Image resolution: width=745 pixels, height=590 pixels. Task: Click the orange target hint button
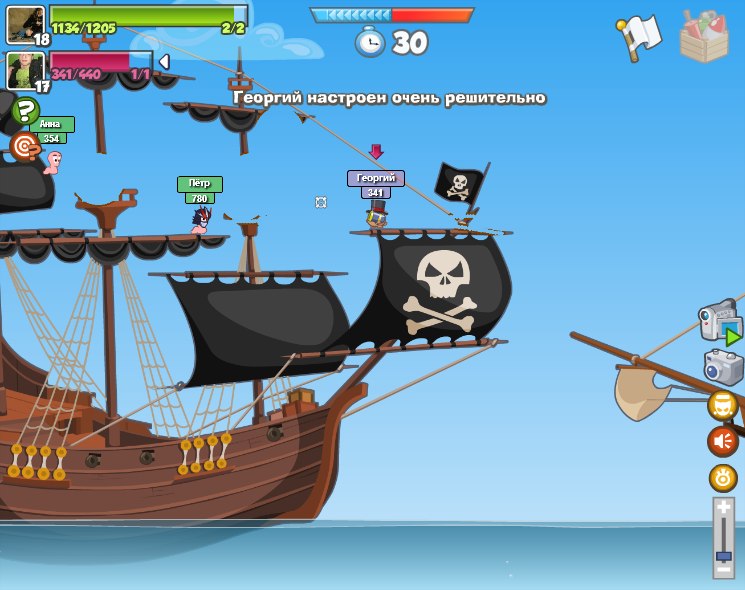[x=25, y=147]
